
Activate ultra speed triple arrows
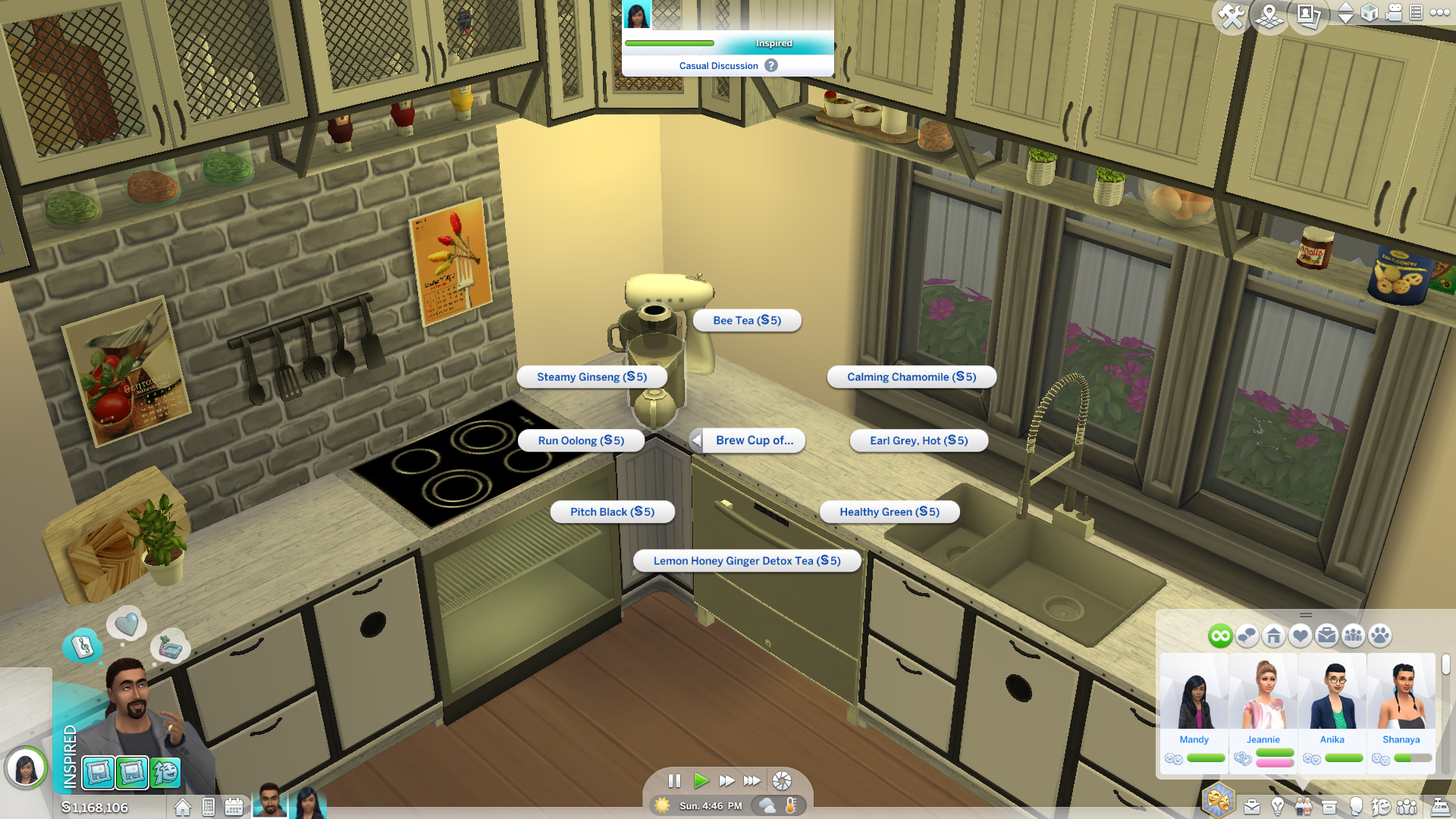752,780
